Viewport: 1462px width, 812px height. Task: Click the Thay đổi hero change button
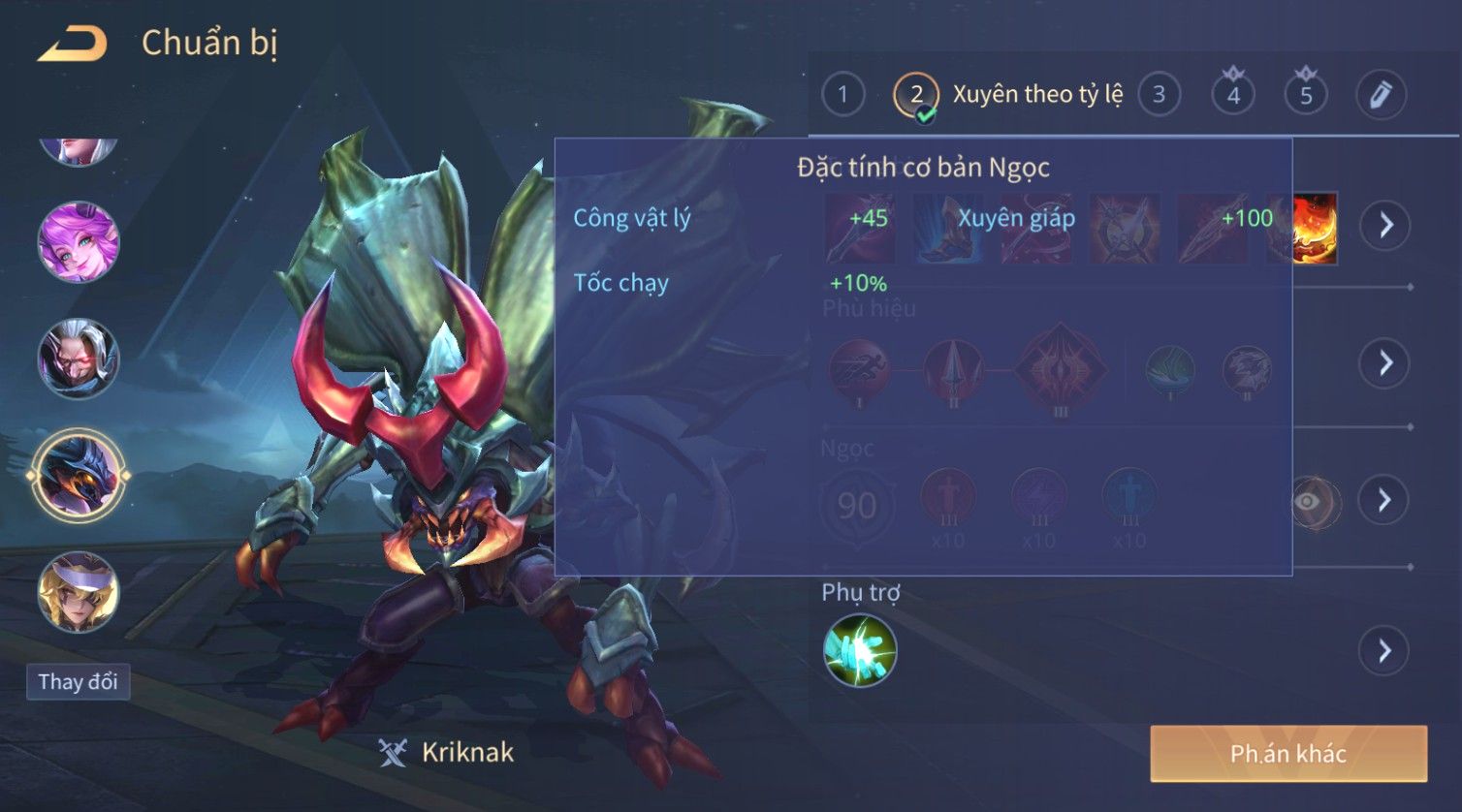click(x=78, y=682)
